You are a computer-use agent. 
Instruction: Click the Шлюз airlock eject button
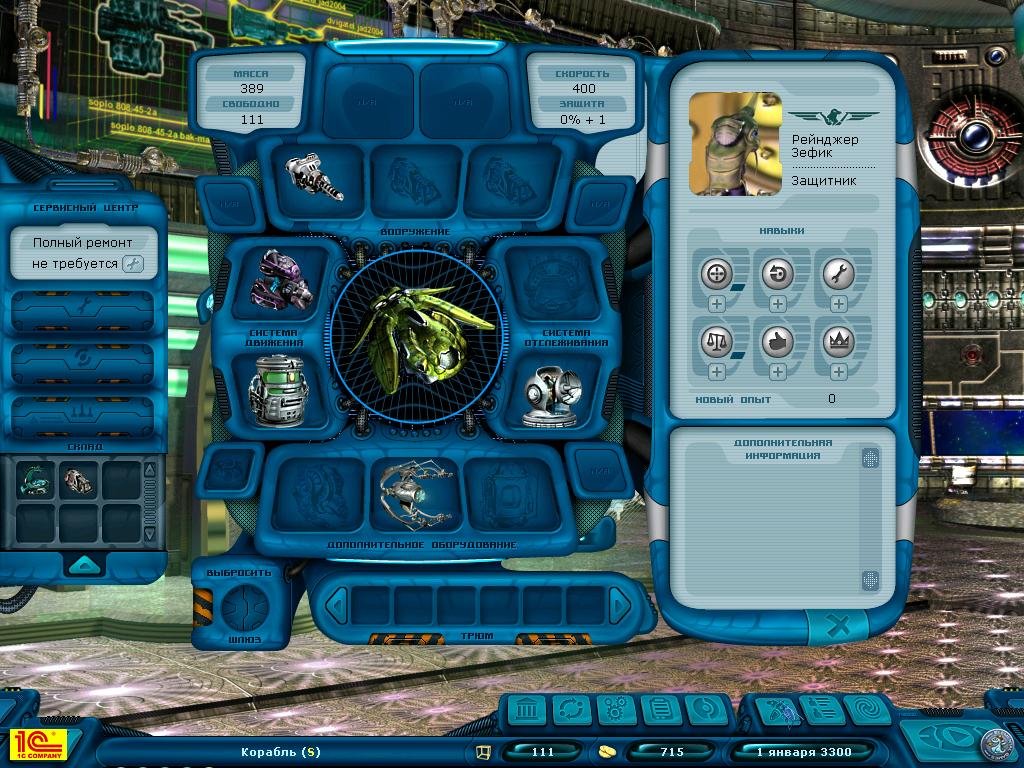[245, 606]
